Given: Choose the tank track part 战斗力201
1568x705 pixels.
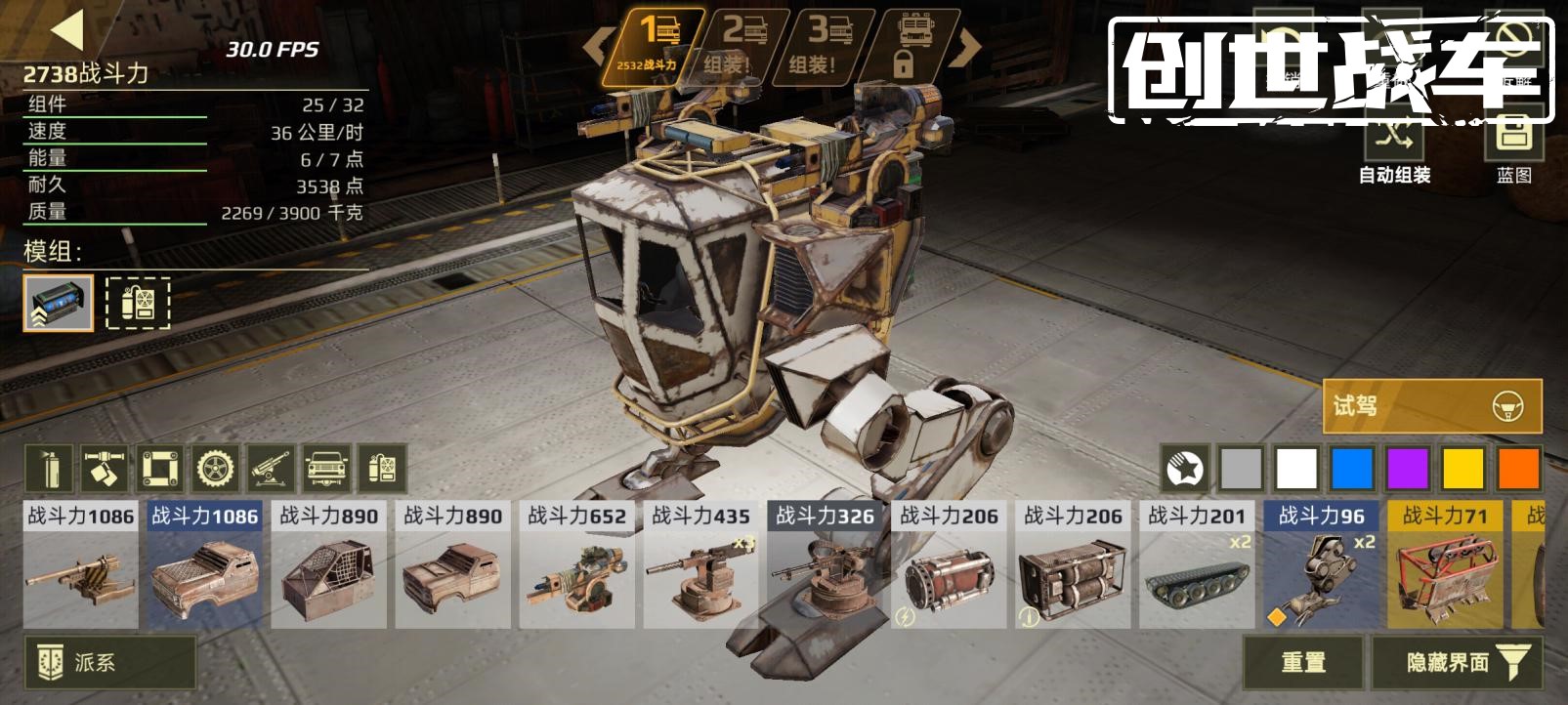Looking at the screenshot, I should click(1197, 566).
